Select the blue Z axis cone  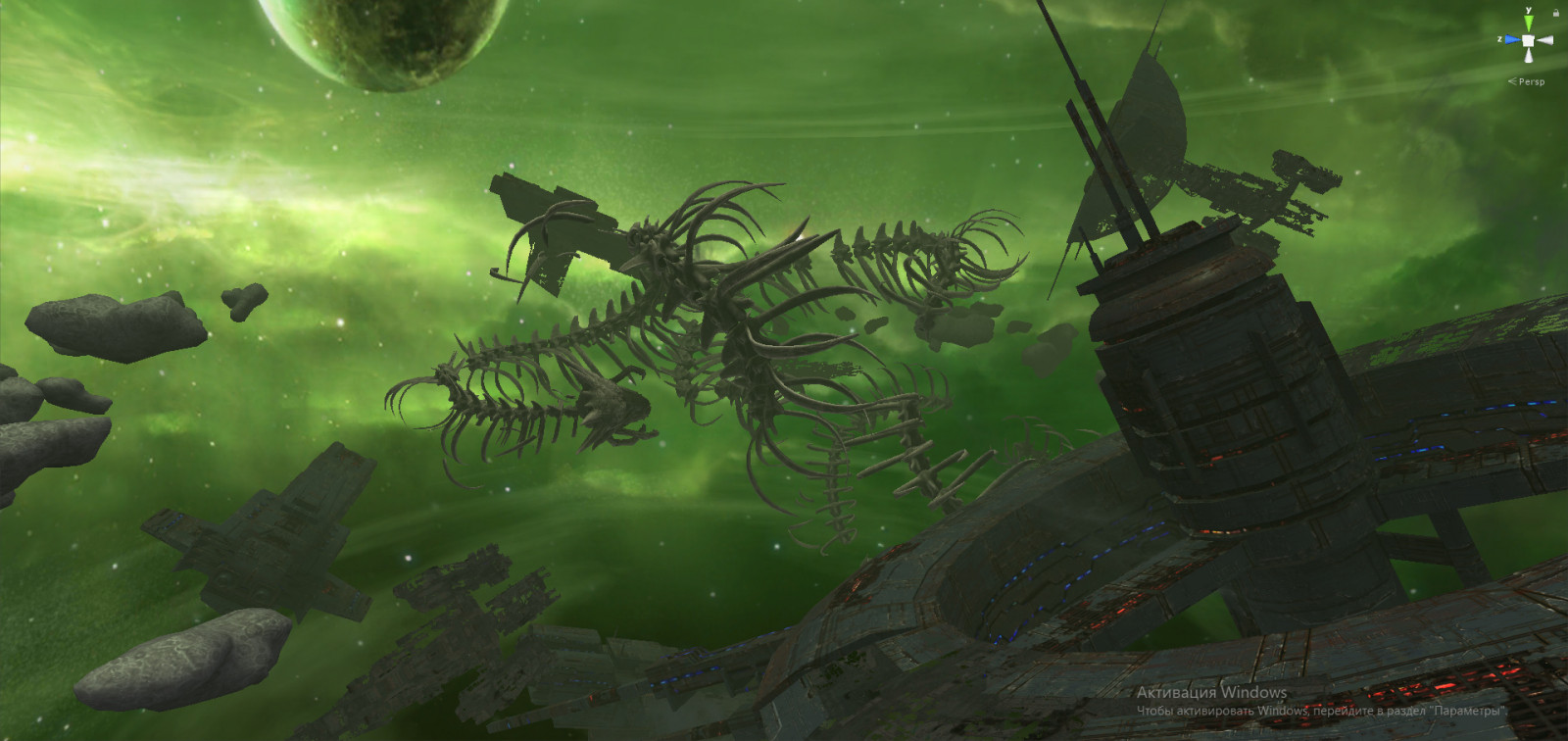tap(1511, 40)
